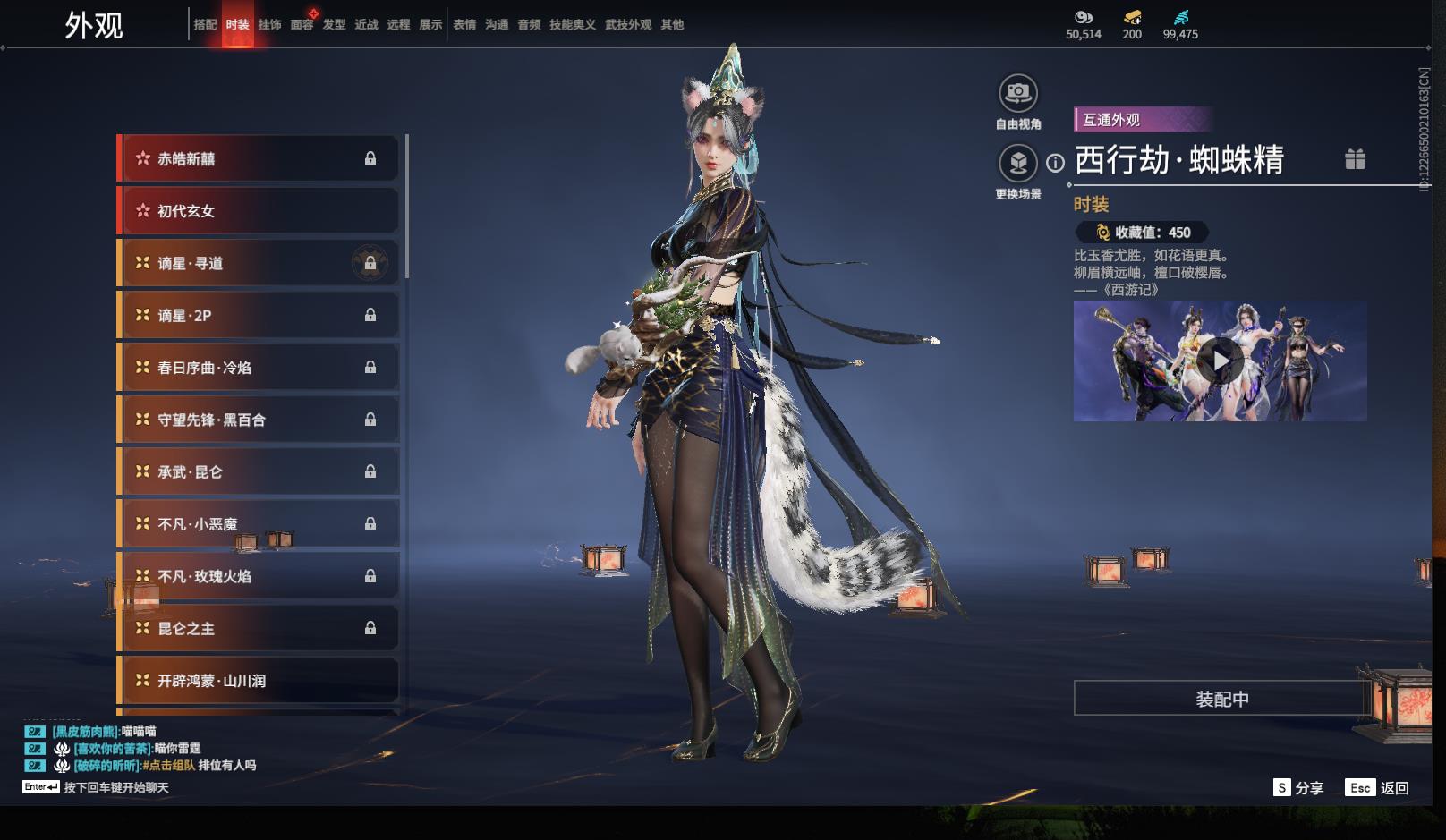Screen dimensions: 1446x840
Task: Gift this outfit with the present icon
Action: click(1355, 160)
